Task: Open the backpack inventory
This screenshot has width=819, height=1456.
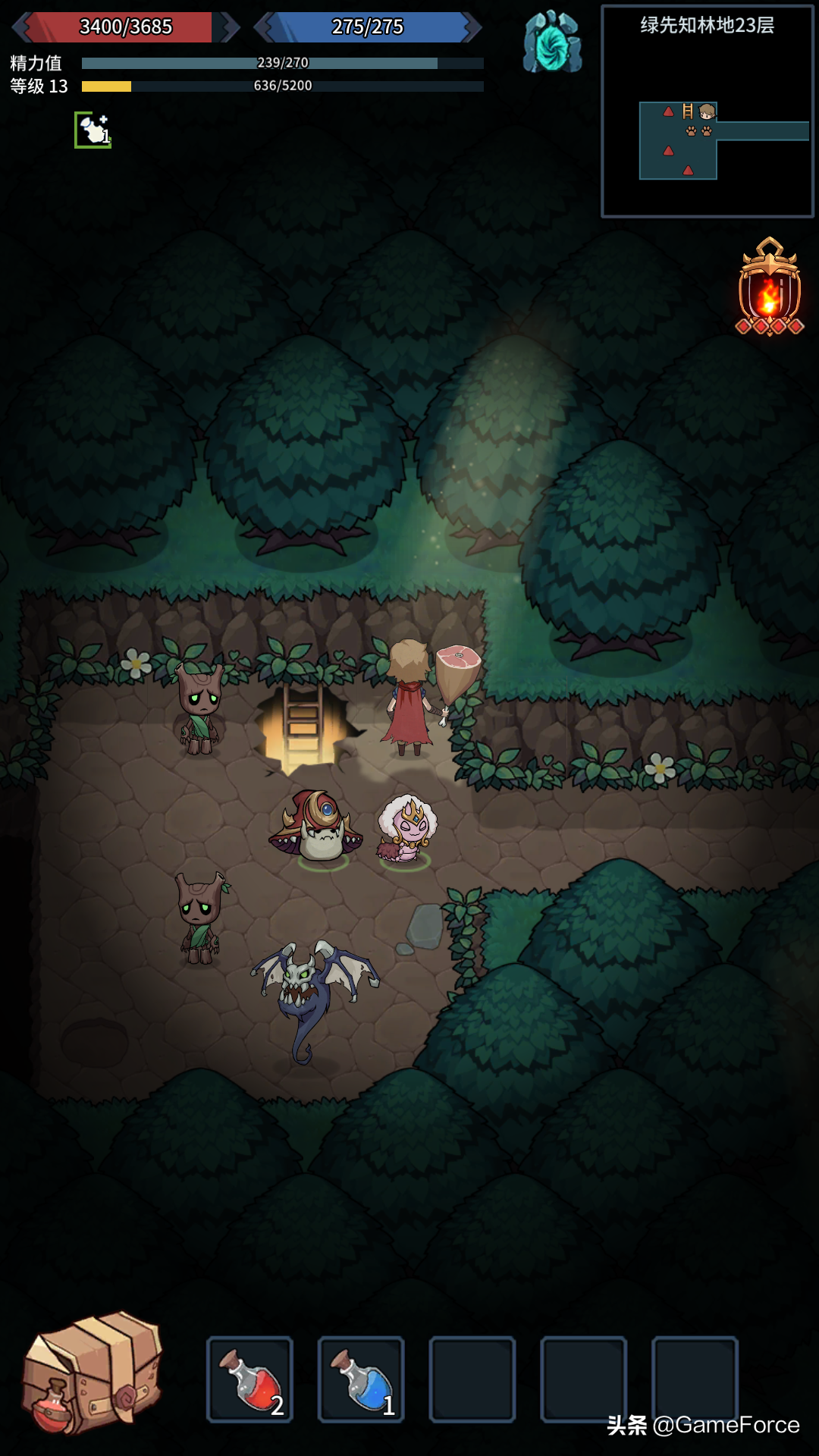Action: click(x=93, y=1373)
